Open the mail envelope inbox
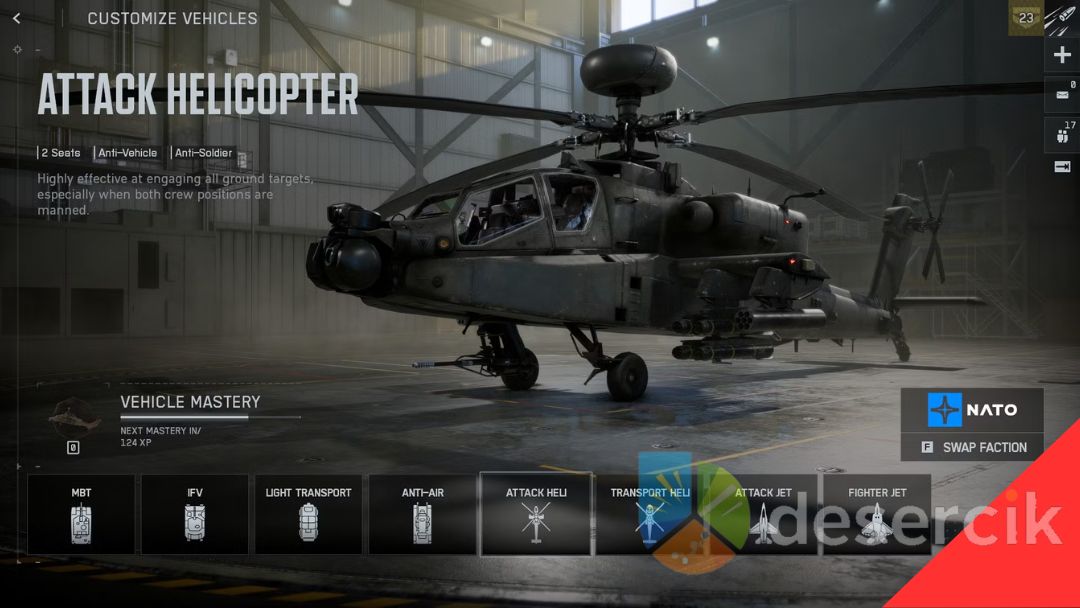Viewport: 1080px width, 608px height. [x=1062, y=95]
